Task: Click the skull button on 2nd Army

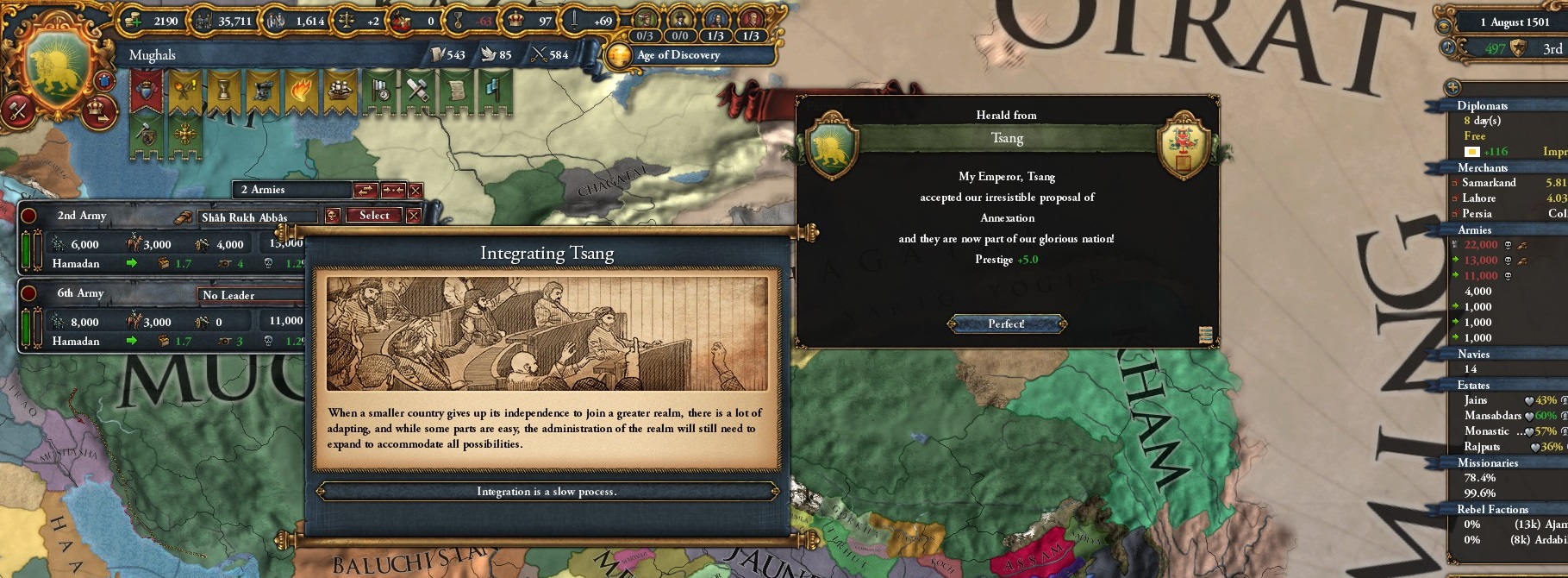Action: point(333,216)
